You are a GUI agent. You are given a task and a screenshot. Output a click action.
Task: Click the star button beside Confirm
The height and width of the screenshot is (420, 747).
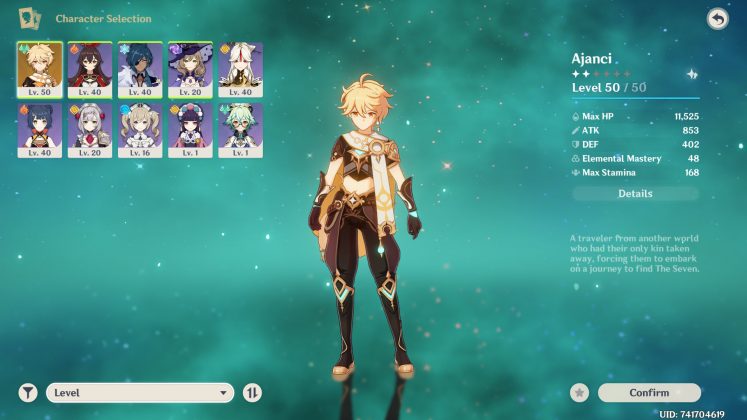tap(579, 393)
